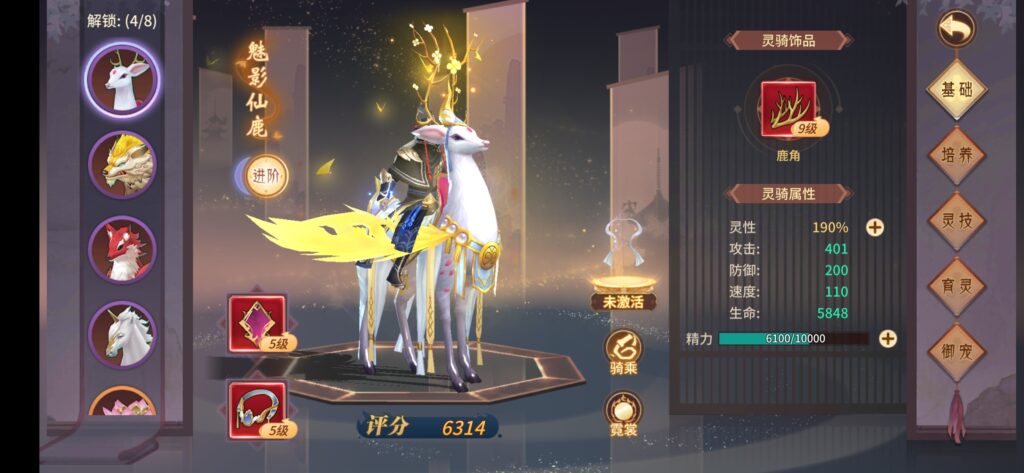
Task: Select the white deer mount portrait
Action: coord(123,79)
